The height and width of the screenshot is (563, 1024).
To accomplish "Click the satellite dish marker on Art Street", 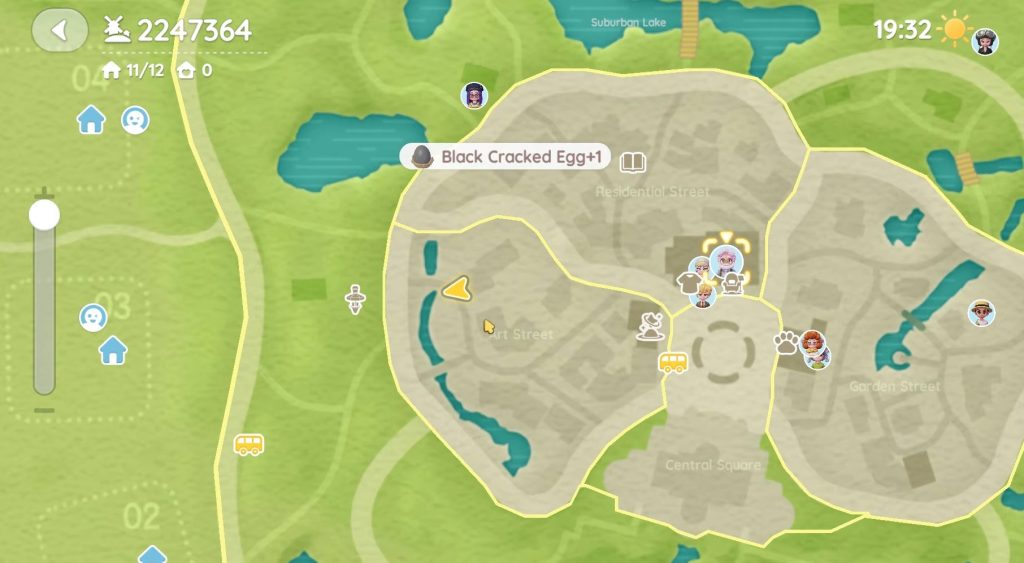I will coord(652,325).
